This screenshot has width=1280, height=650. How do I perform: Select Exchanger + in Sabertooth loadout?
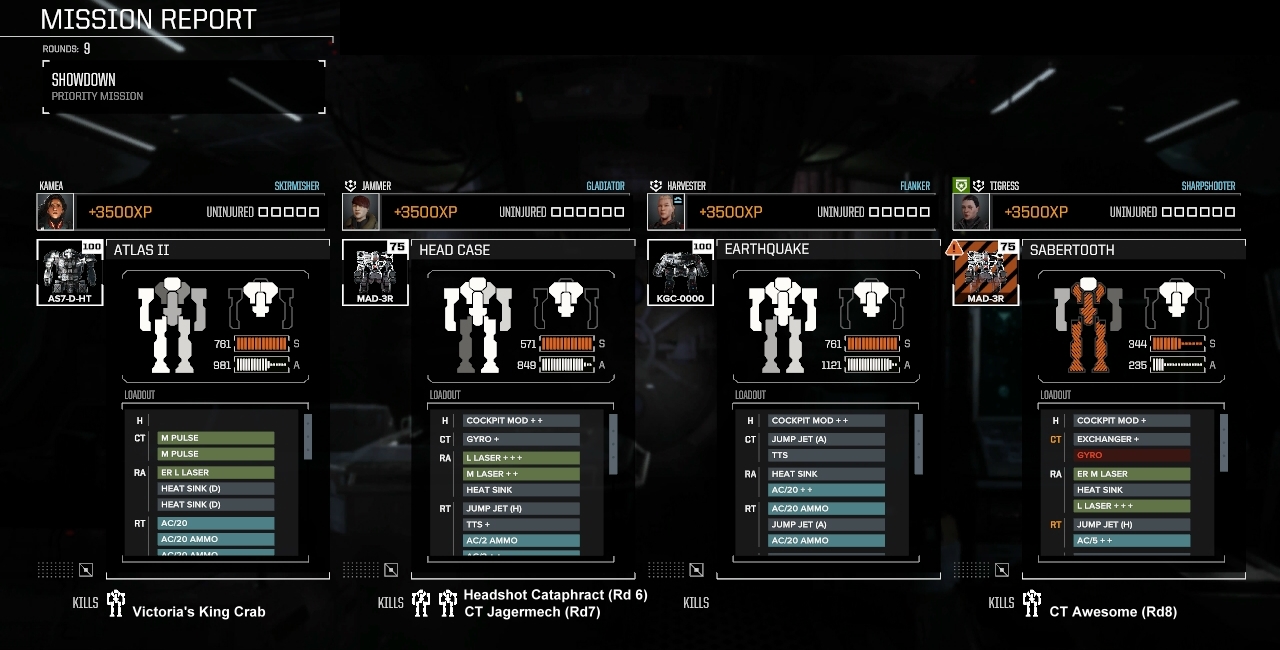[1131, 439]
